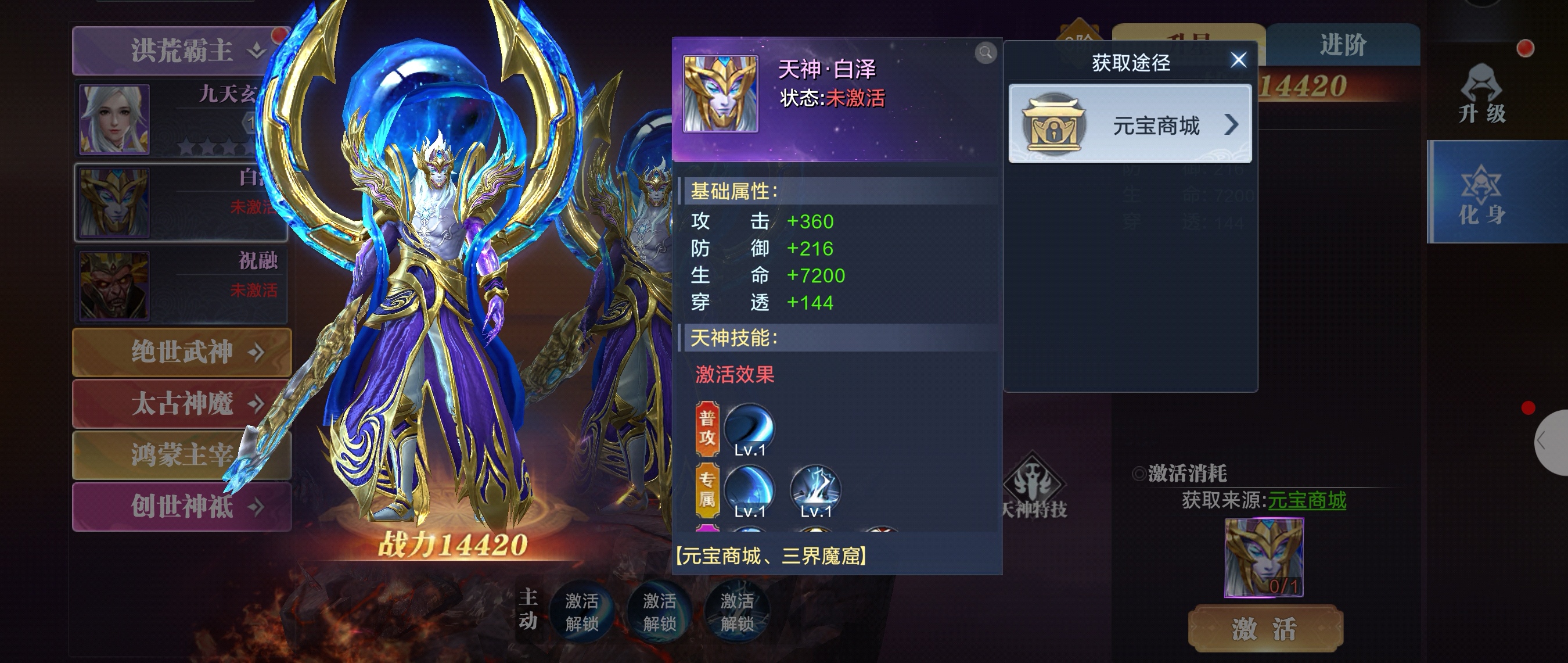
Task: Open the 绝世武神 category
Action: pos(181,352)
